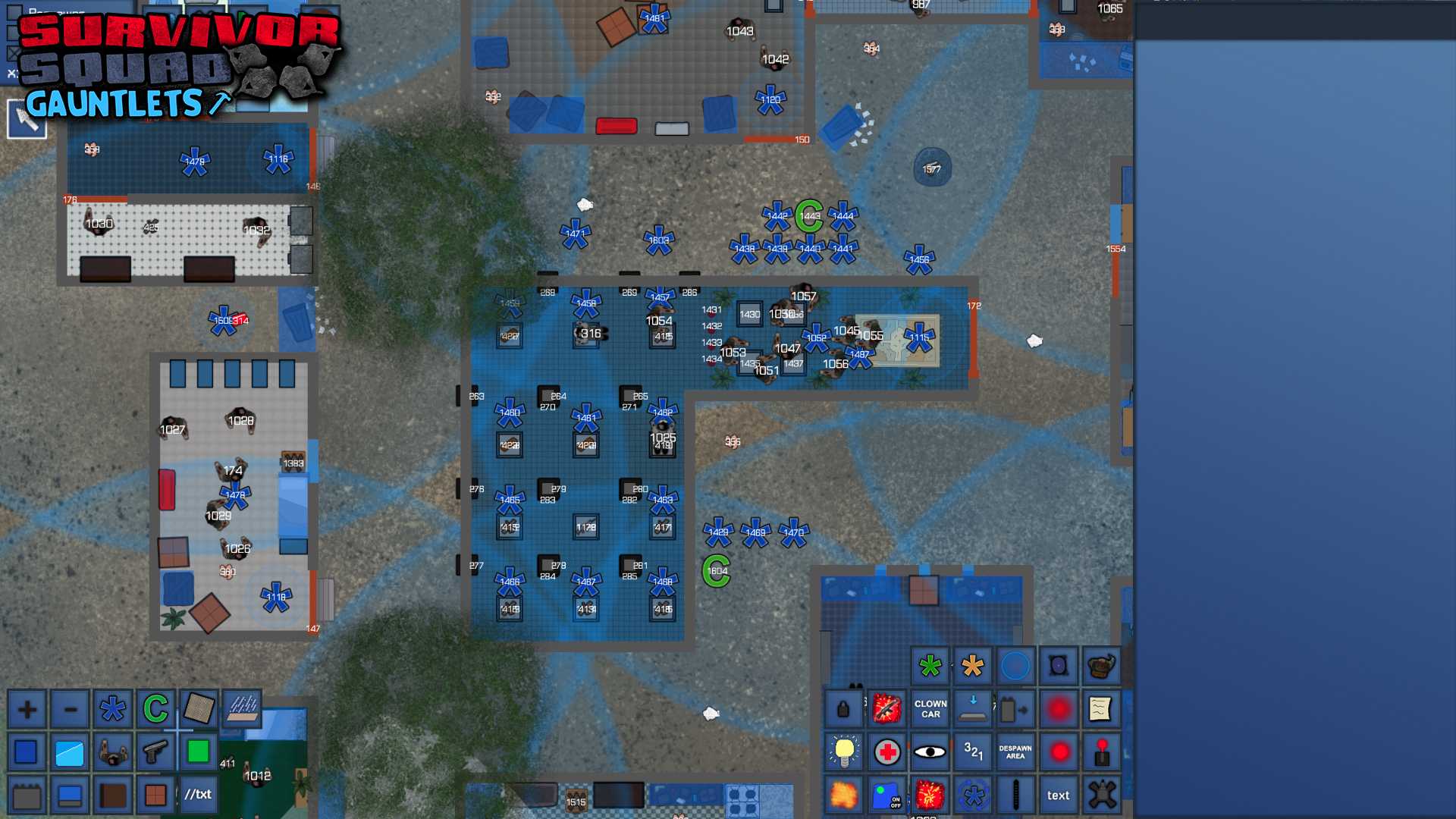Click the CLOWN CAR button

(930, 709)
